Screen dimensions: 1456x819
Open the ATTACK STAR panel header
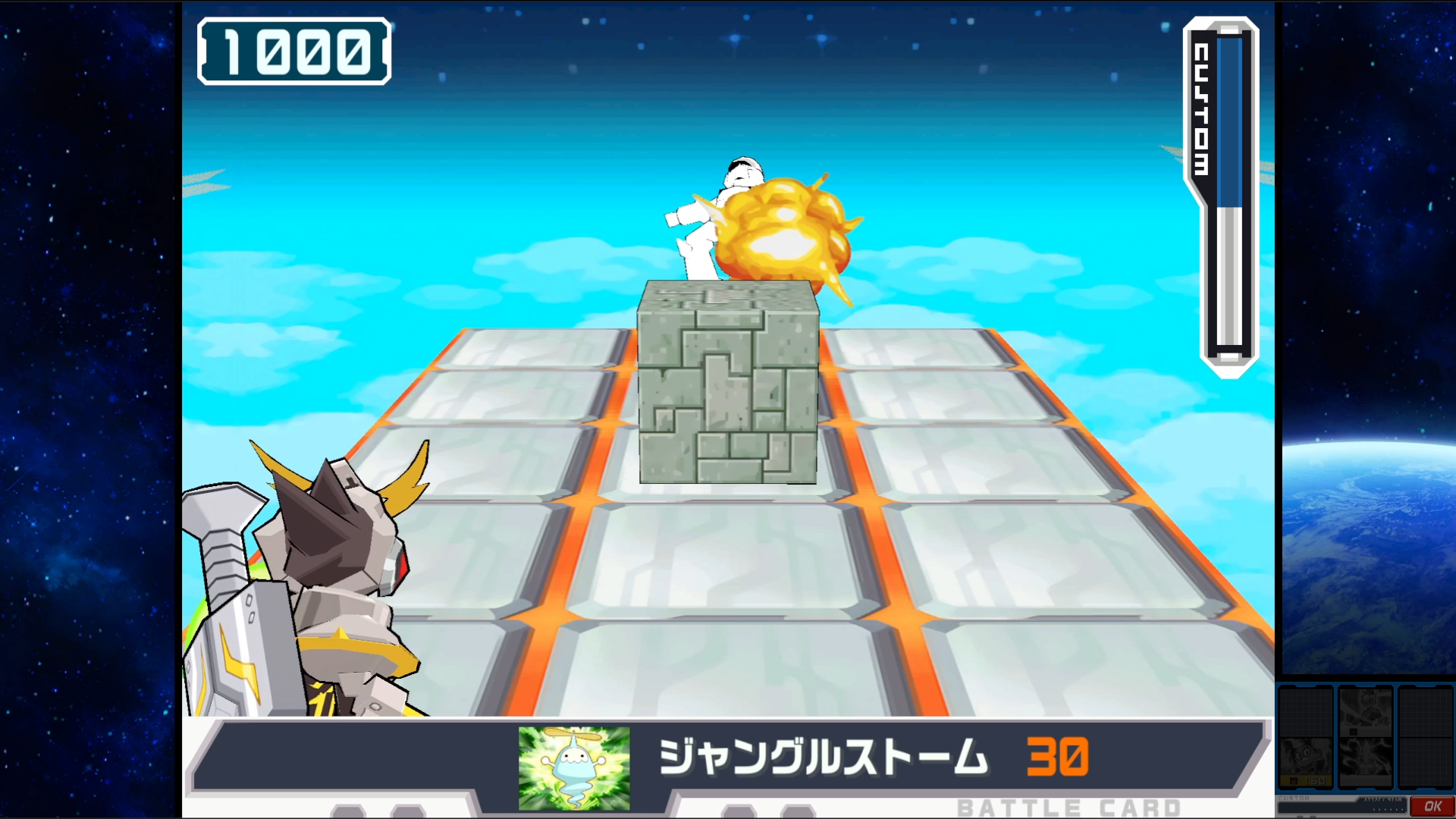pos(1383,800)
